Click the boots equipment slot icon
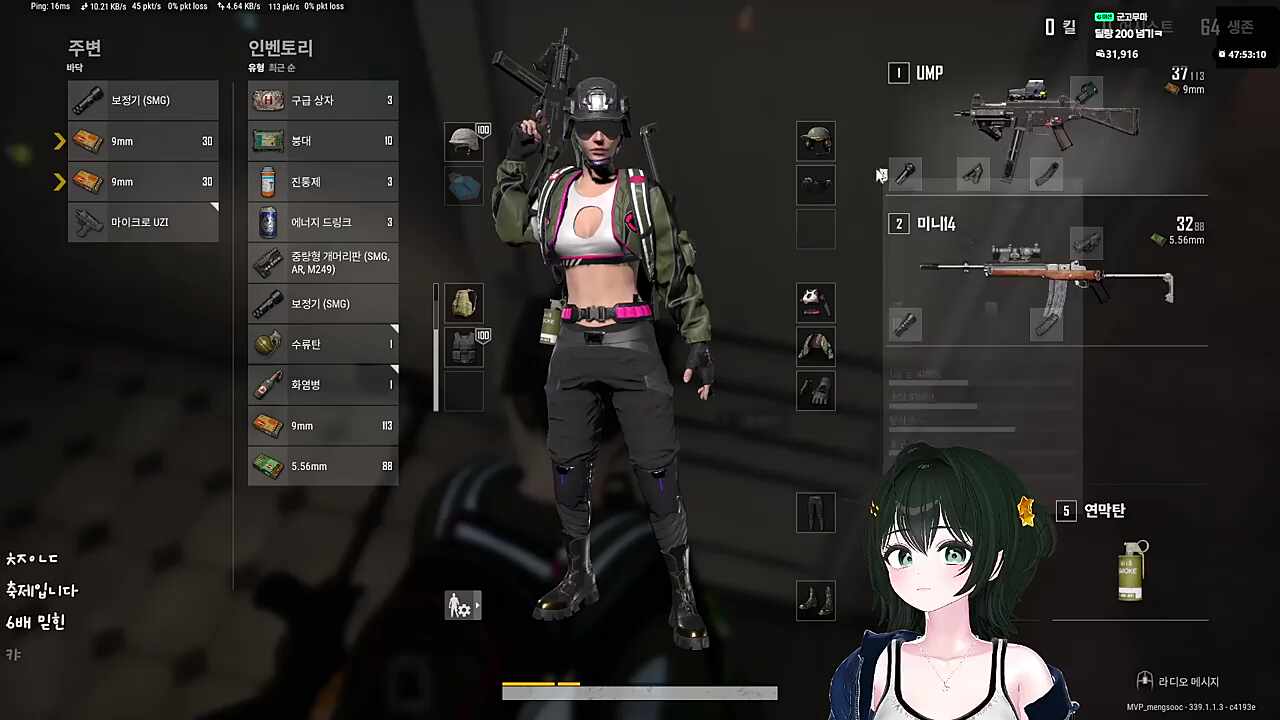Viewport: 1280px width, 720px height. pos(815,602)
